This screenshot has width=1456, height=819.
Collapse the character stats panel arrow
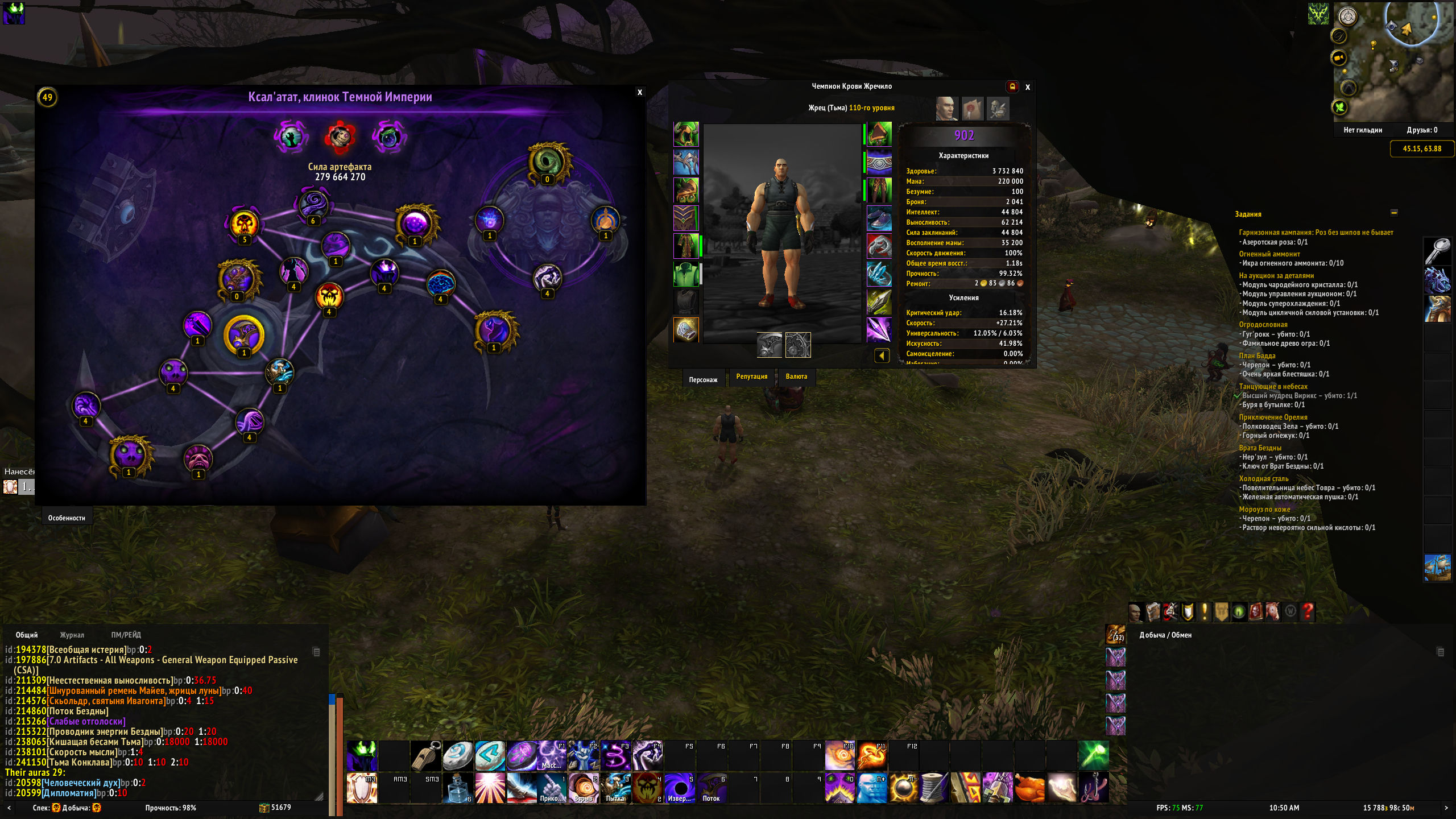pyautogui.click(x=882, y=356)
